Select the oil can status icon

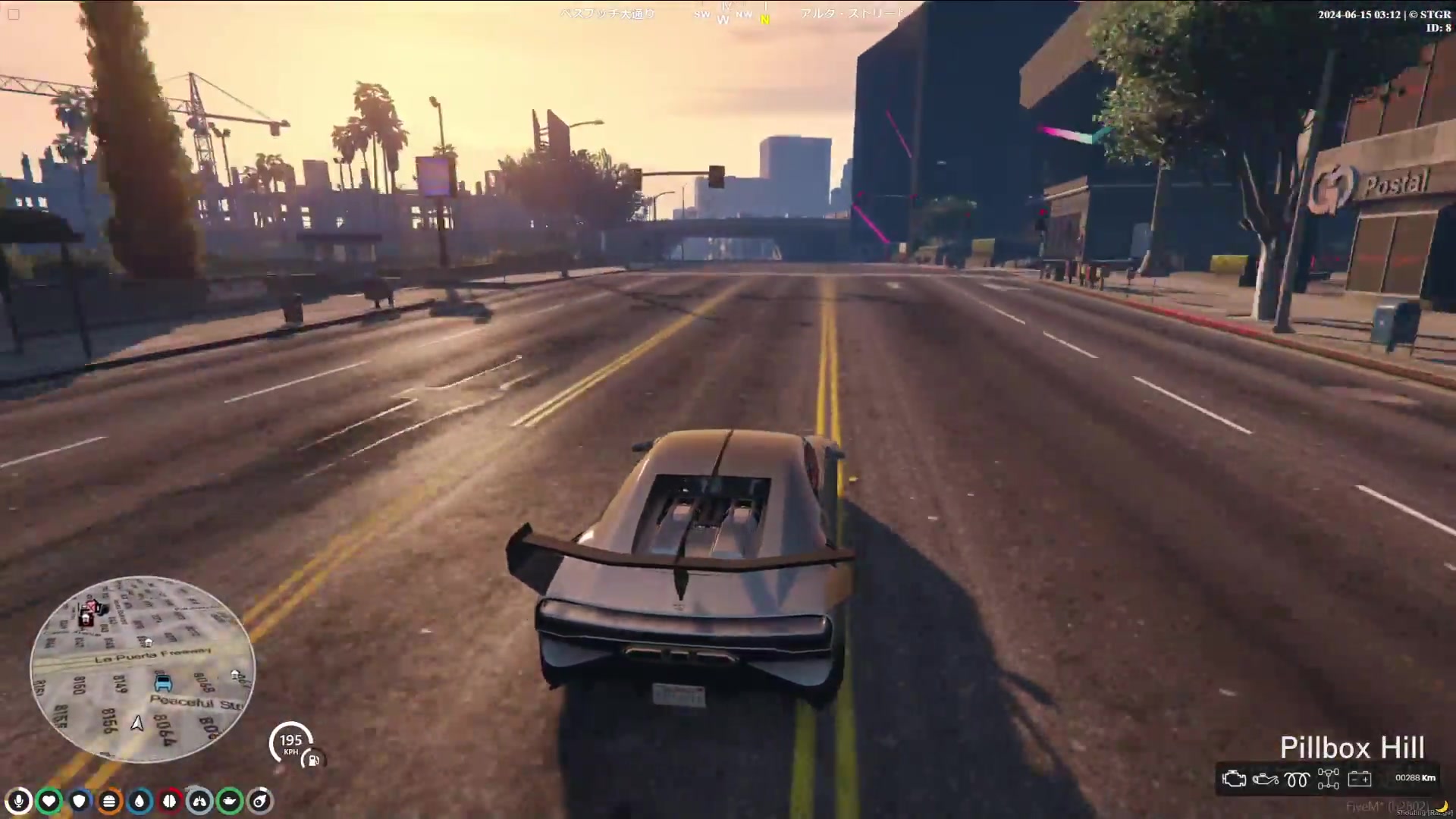pos(230,801)
